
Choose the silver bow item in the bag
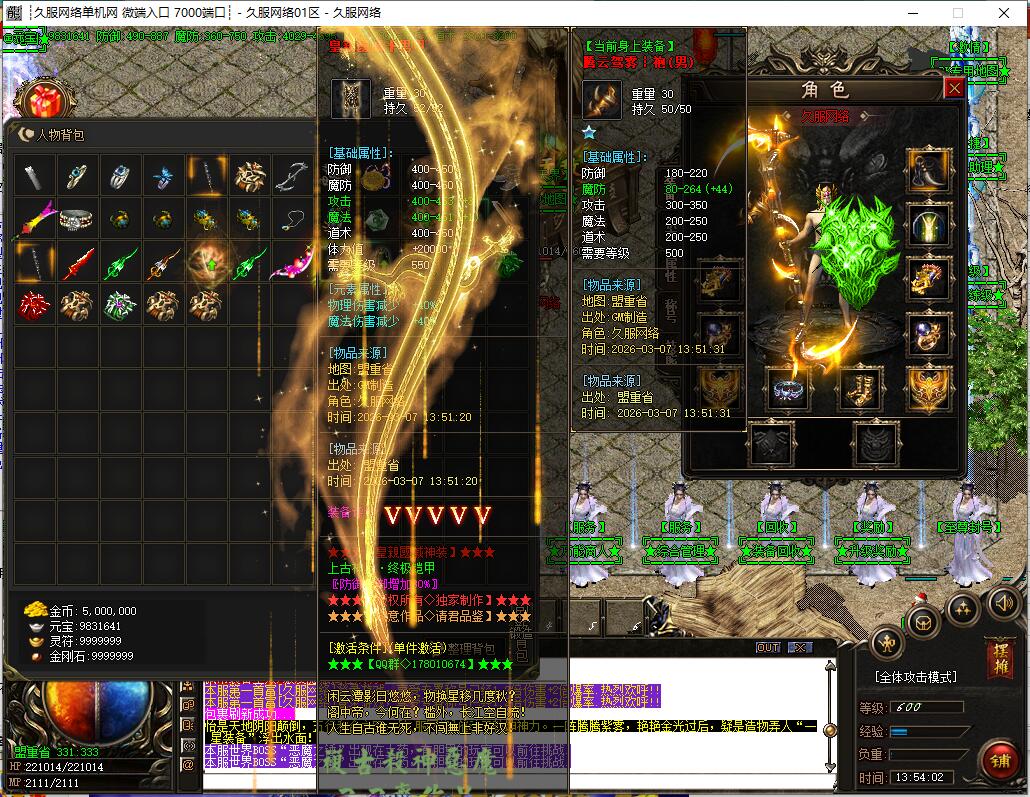[x=293, y=177]
